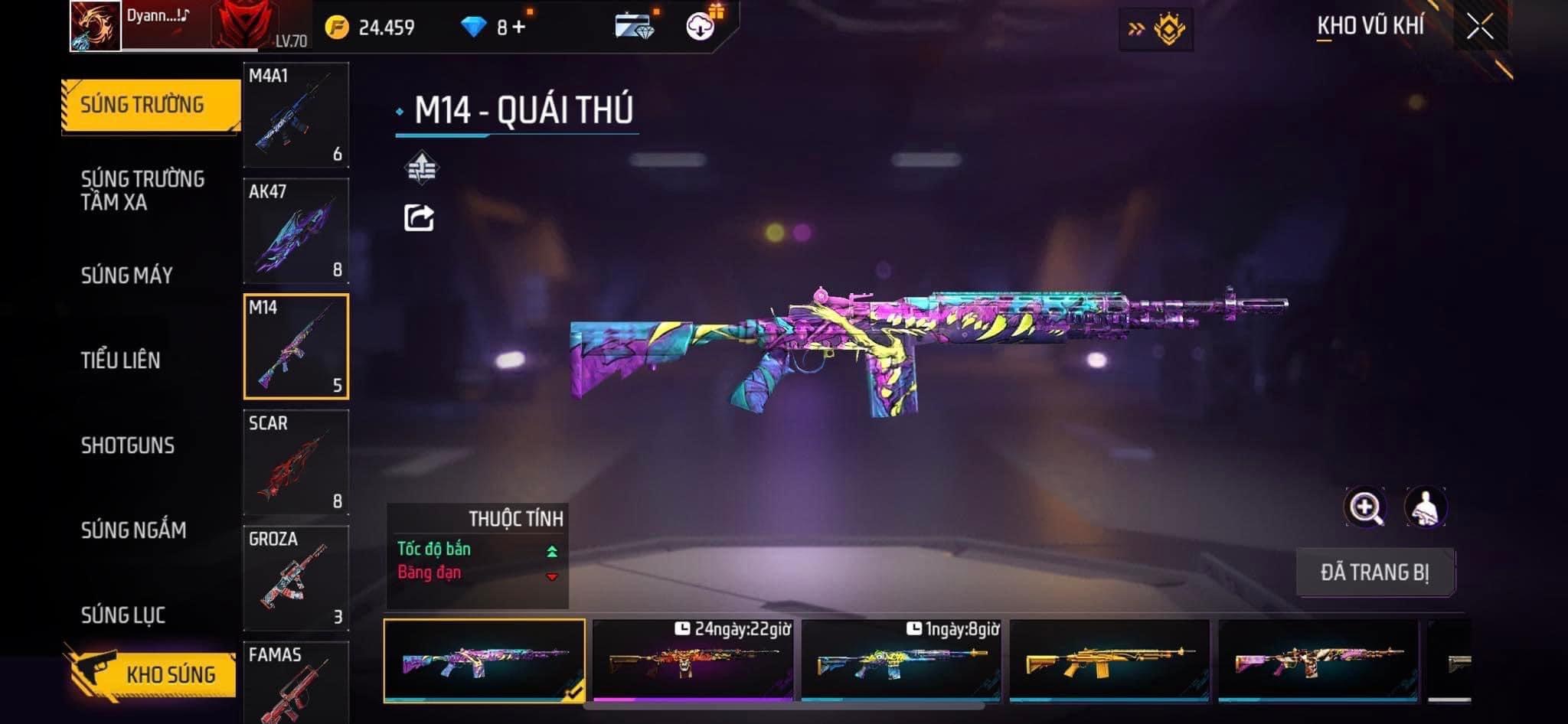1568x724 pixels.
Task: Click the Đã Trang Bị button
Action: (1374, 572)
